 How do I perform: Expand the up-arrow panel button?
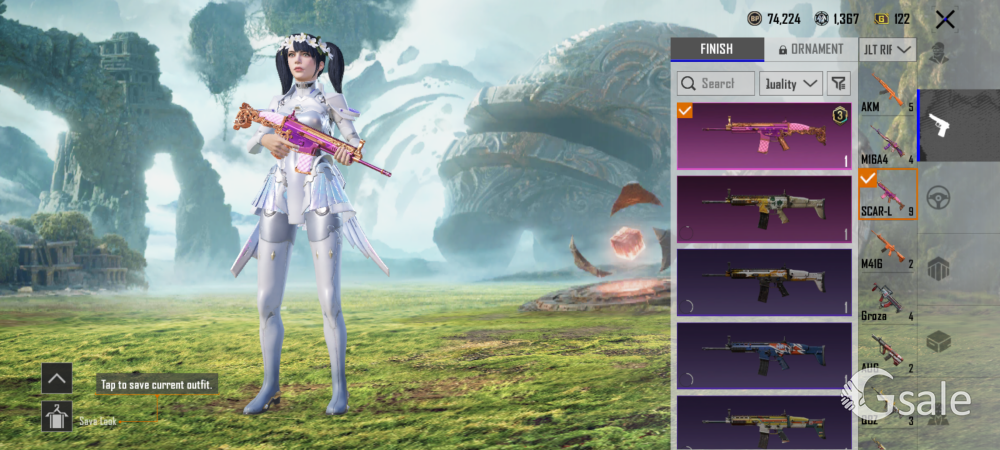[56, 378]
